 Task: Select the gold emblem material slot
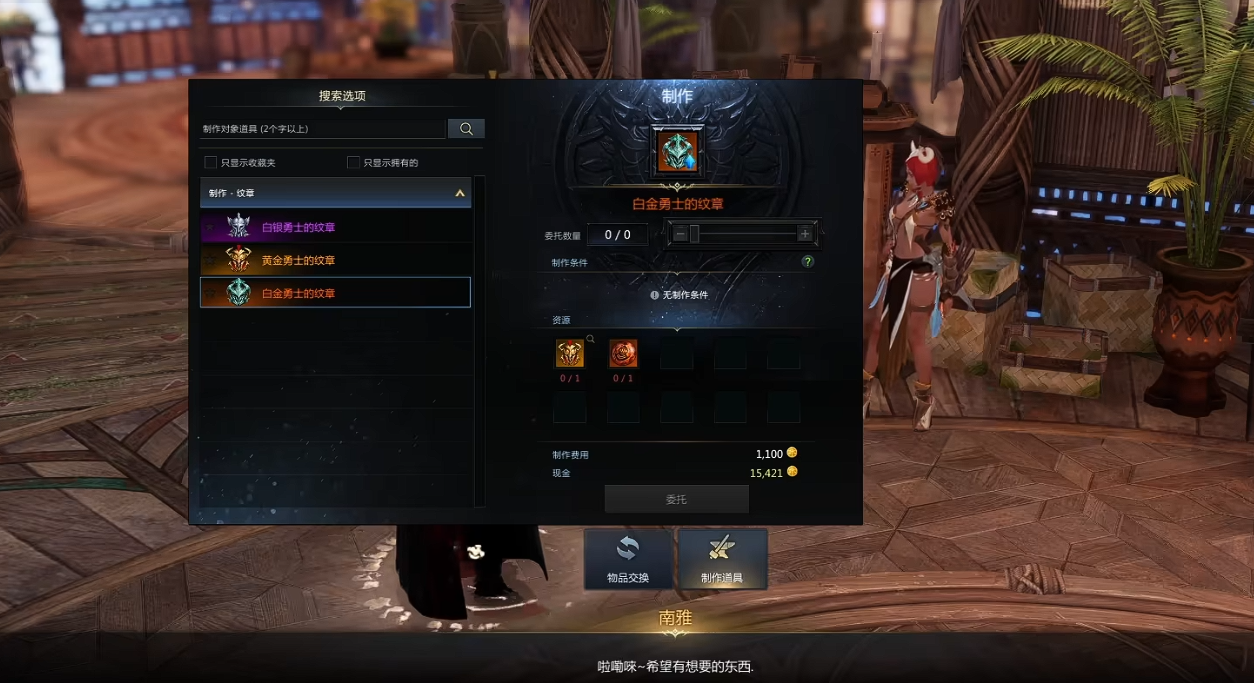570,353
